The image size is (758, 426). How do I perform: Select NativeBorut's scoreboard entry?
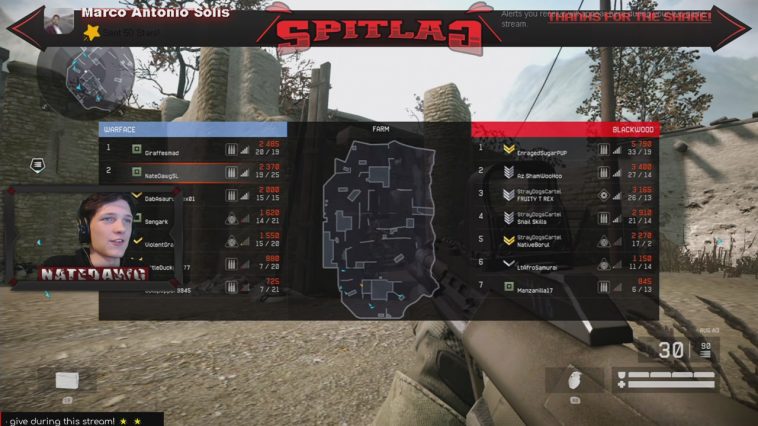[565, 241]
